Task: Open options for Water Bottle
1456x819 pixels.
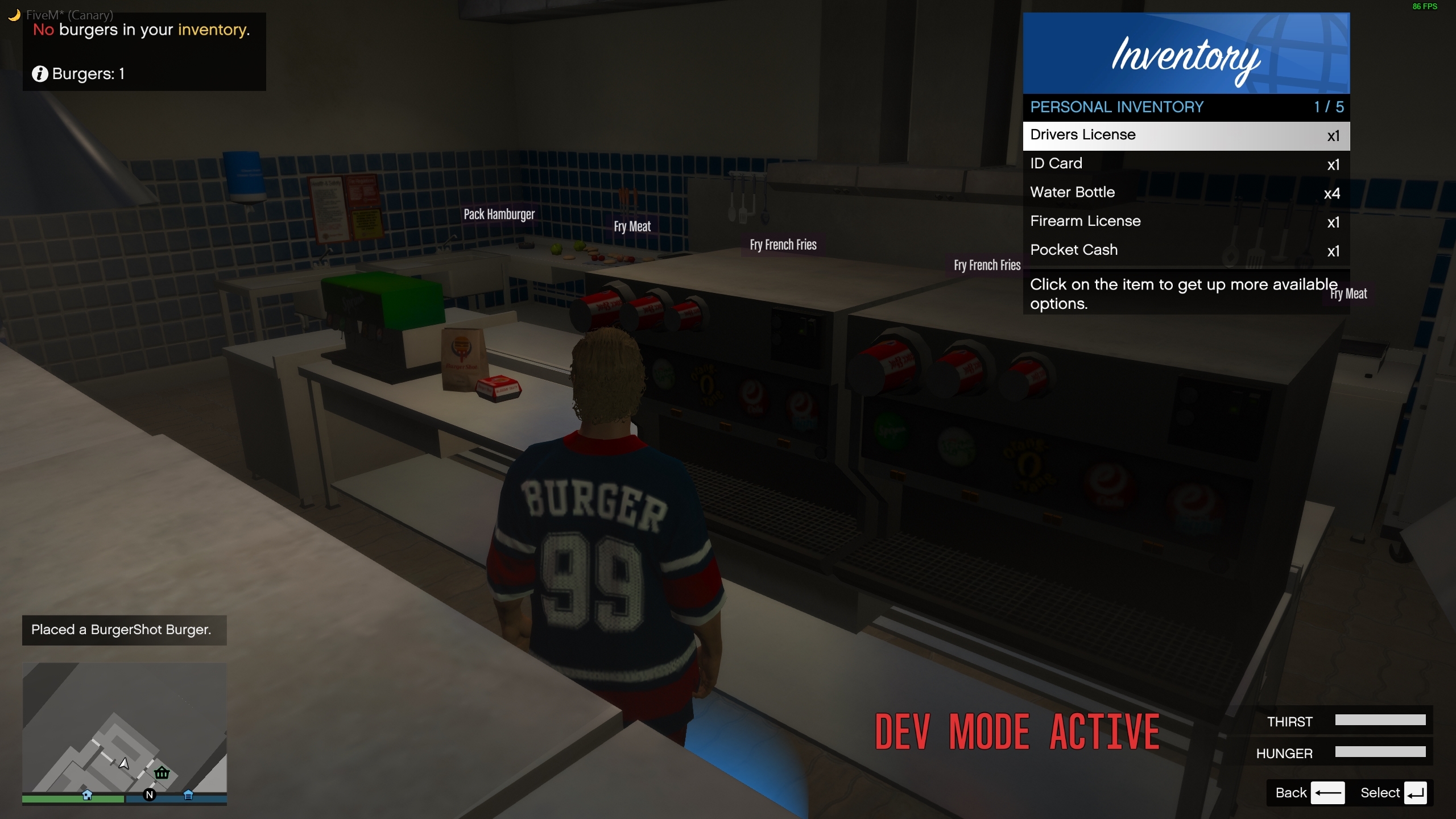Action: (x=1185, y=193)
